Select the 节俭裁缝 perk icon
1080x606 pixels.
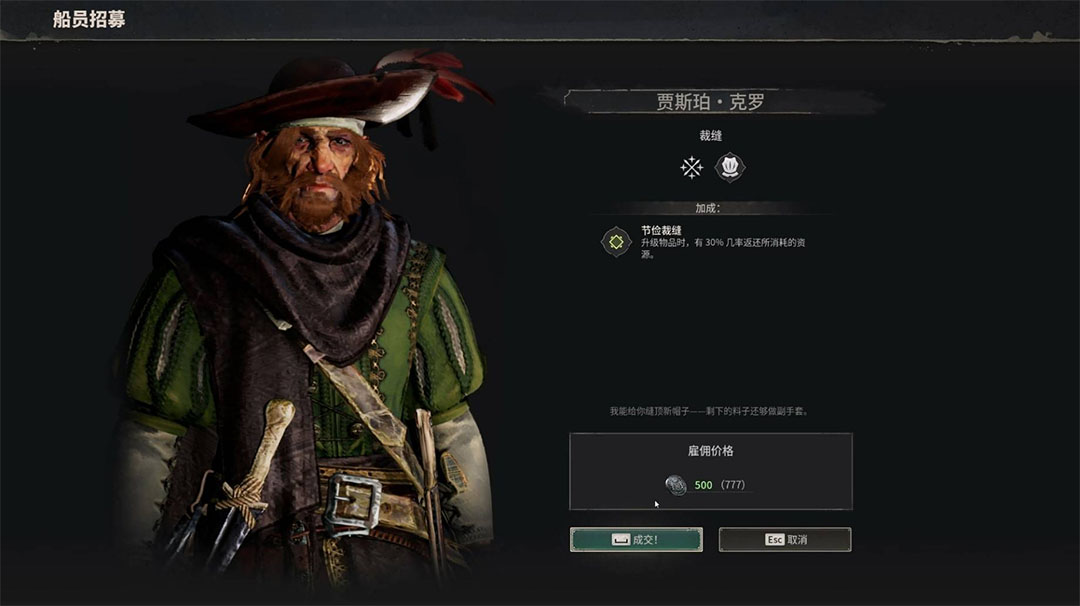(616, 242)
